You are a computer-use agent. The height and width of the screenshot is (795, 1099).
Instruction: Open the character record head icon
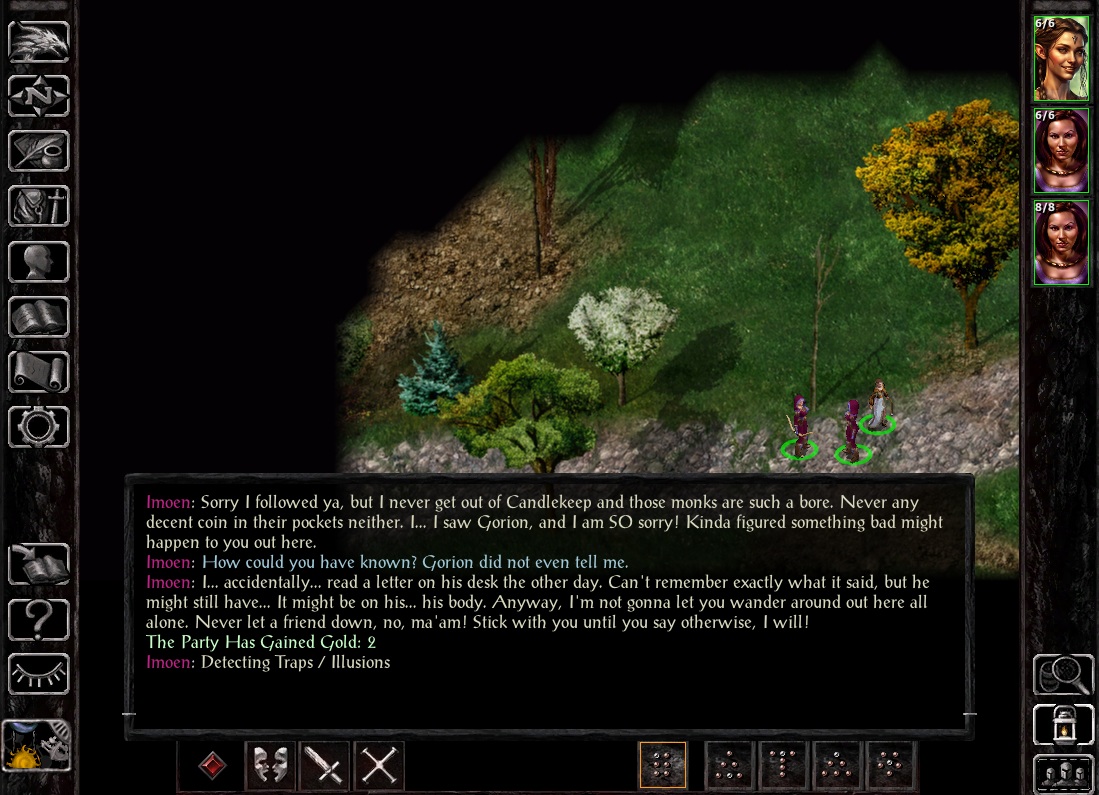coord(39,262)
